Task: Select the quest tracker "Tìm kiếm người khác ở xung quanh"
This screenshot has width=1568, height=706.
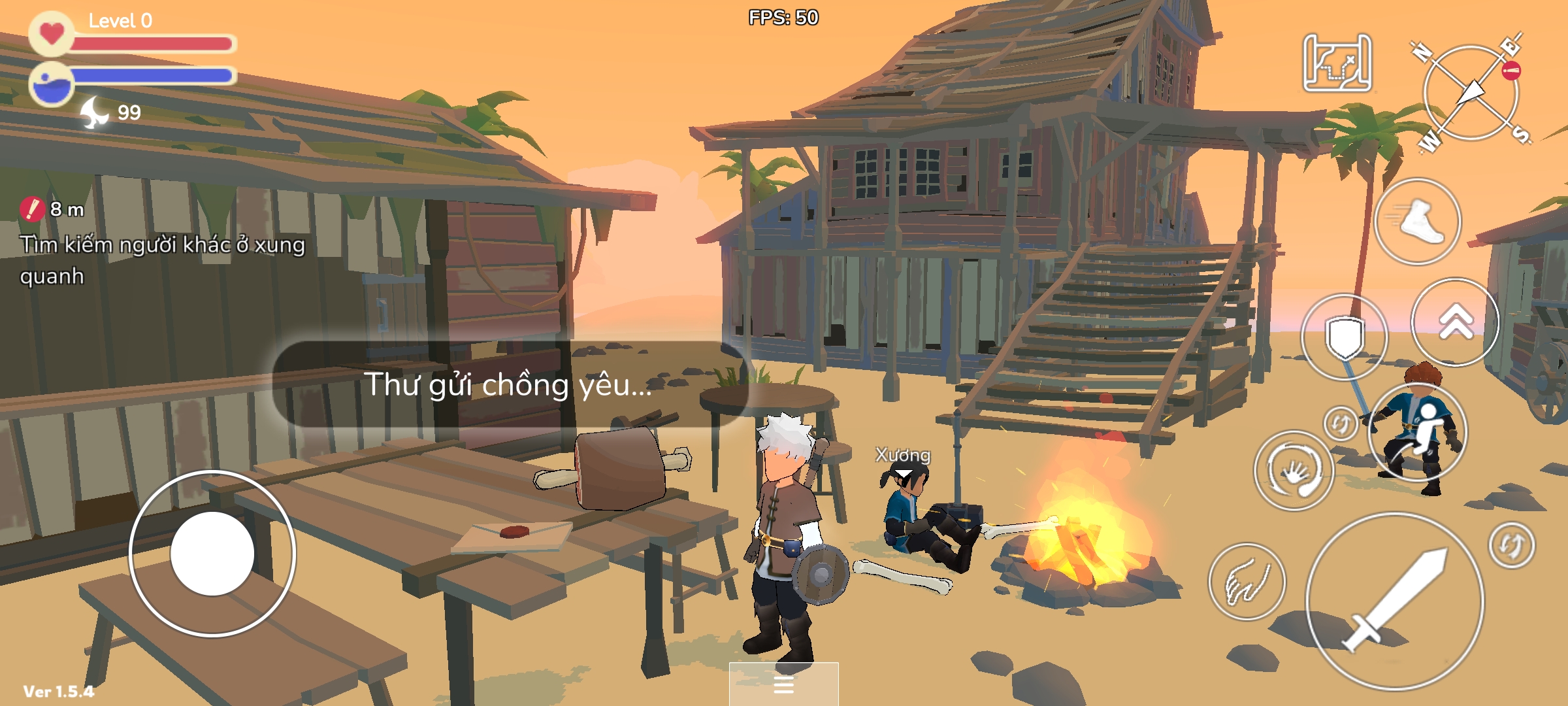Action: (162, 260)
